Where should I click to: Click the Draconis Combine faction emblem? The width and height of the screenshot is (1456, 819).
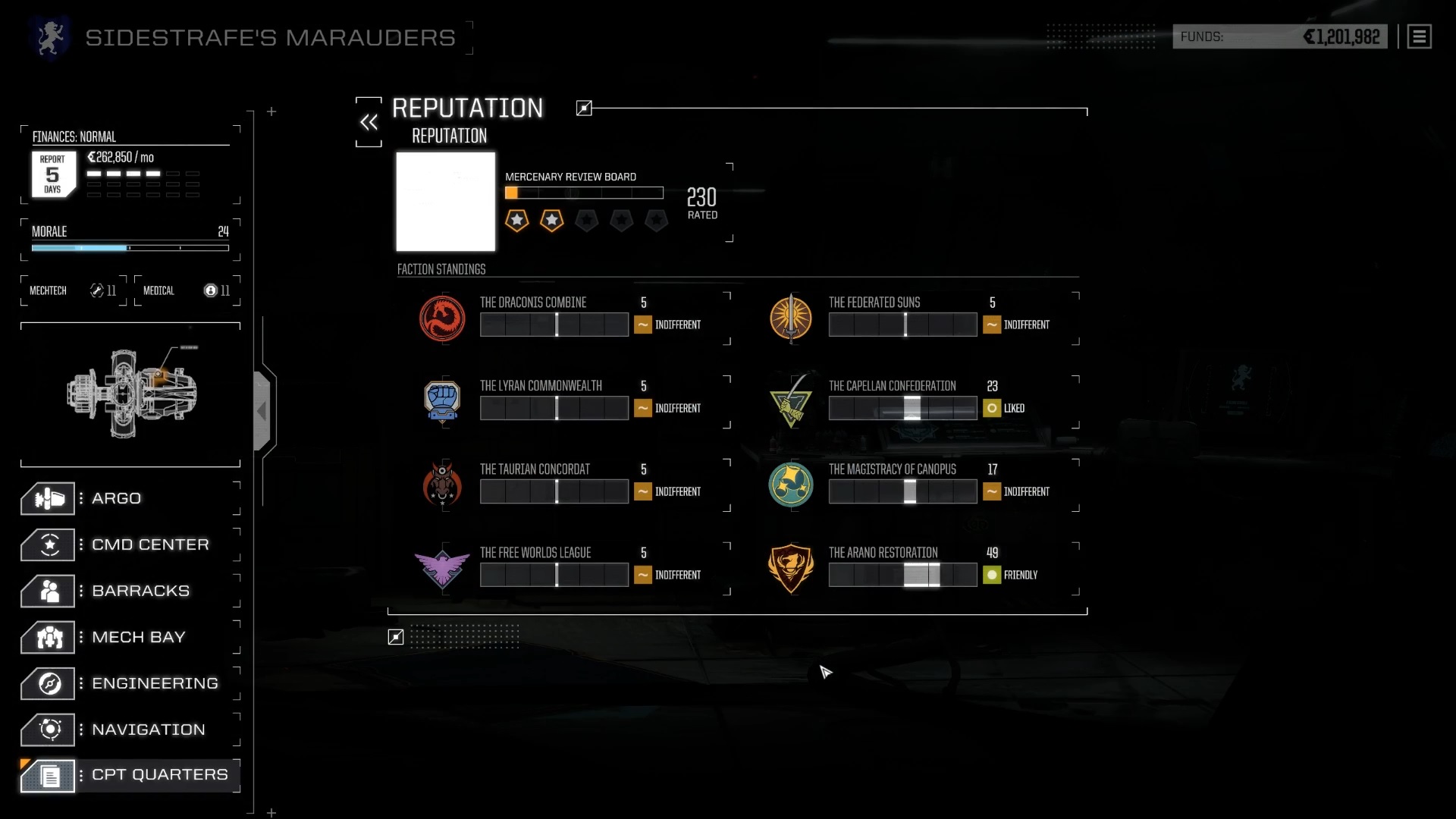(442, 318)
